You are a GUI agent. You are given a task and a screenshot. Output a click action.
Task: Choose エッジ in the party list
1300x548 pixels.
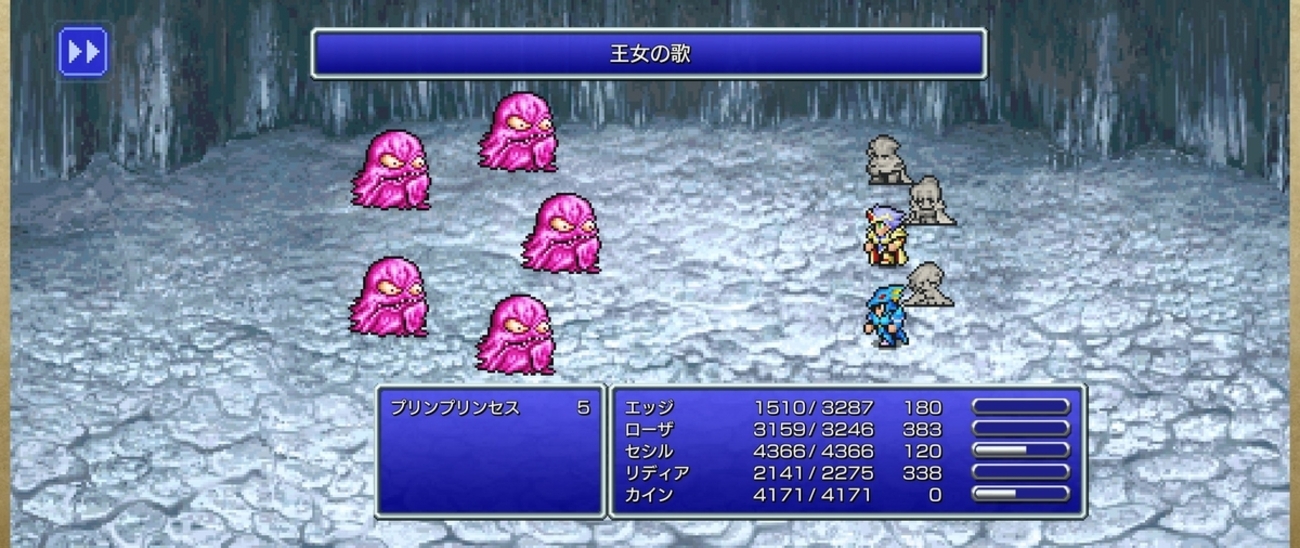[649, 408]
